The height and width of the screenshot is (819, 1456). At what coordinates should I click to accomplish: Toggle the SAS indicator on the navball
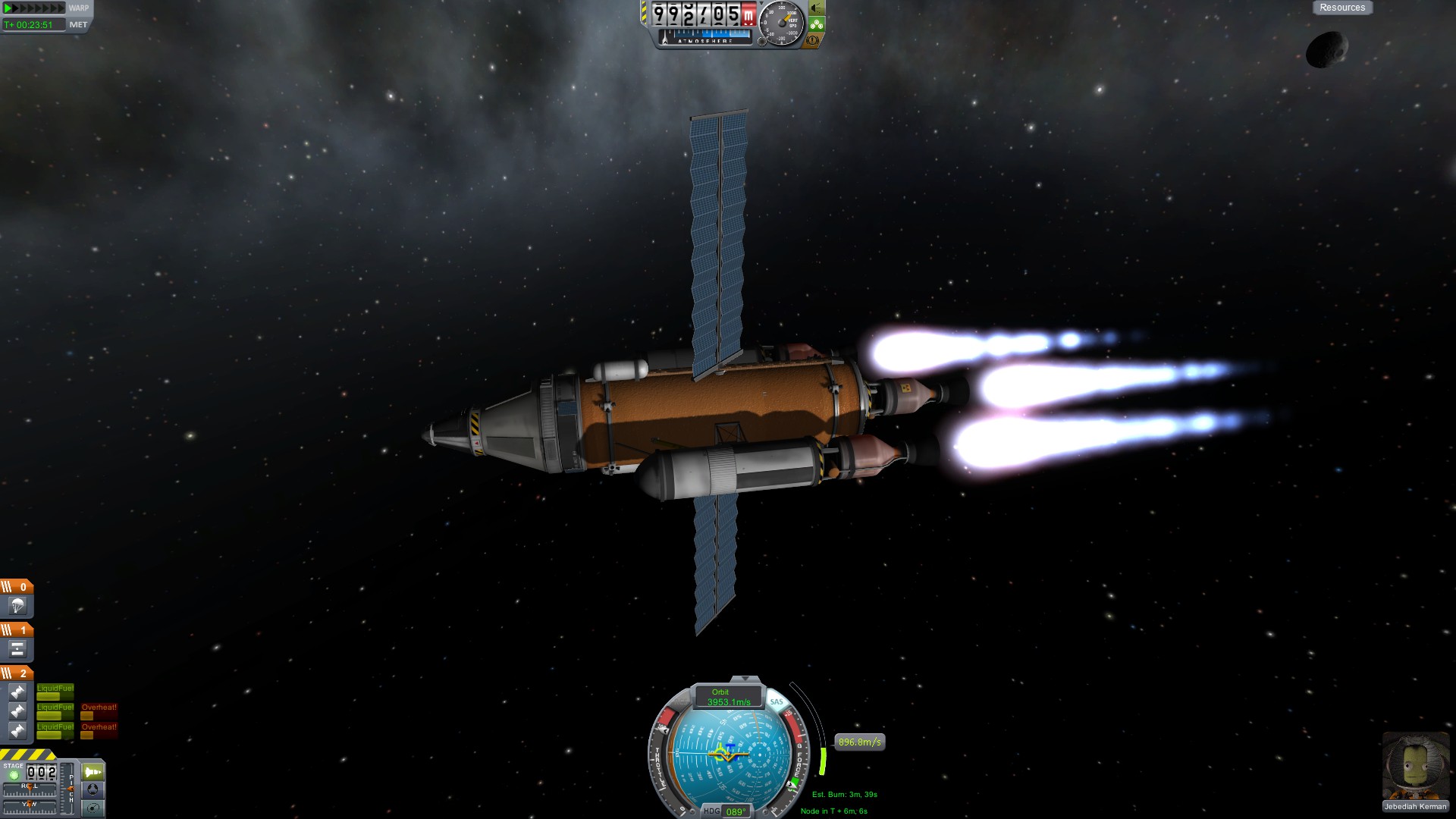[x=777, y=701]
